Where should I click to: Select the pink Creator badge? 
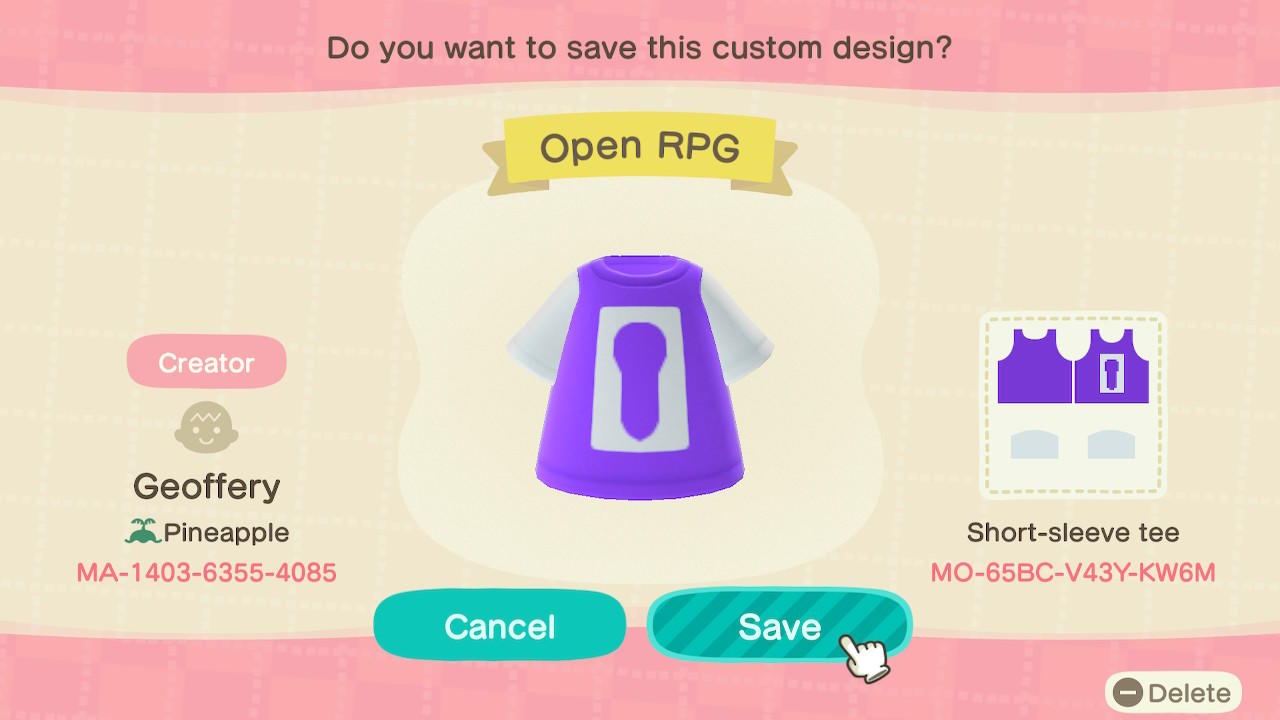(206, 362)
